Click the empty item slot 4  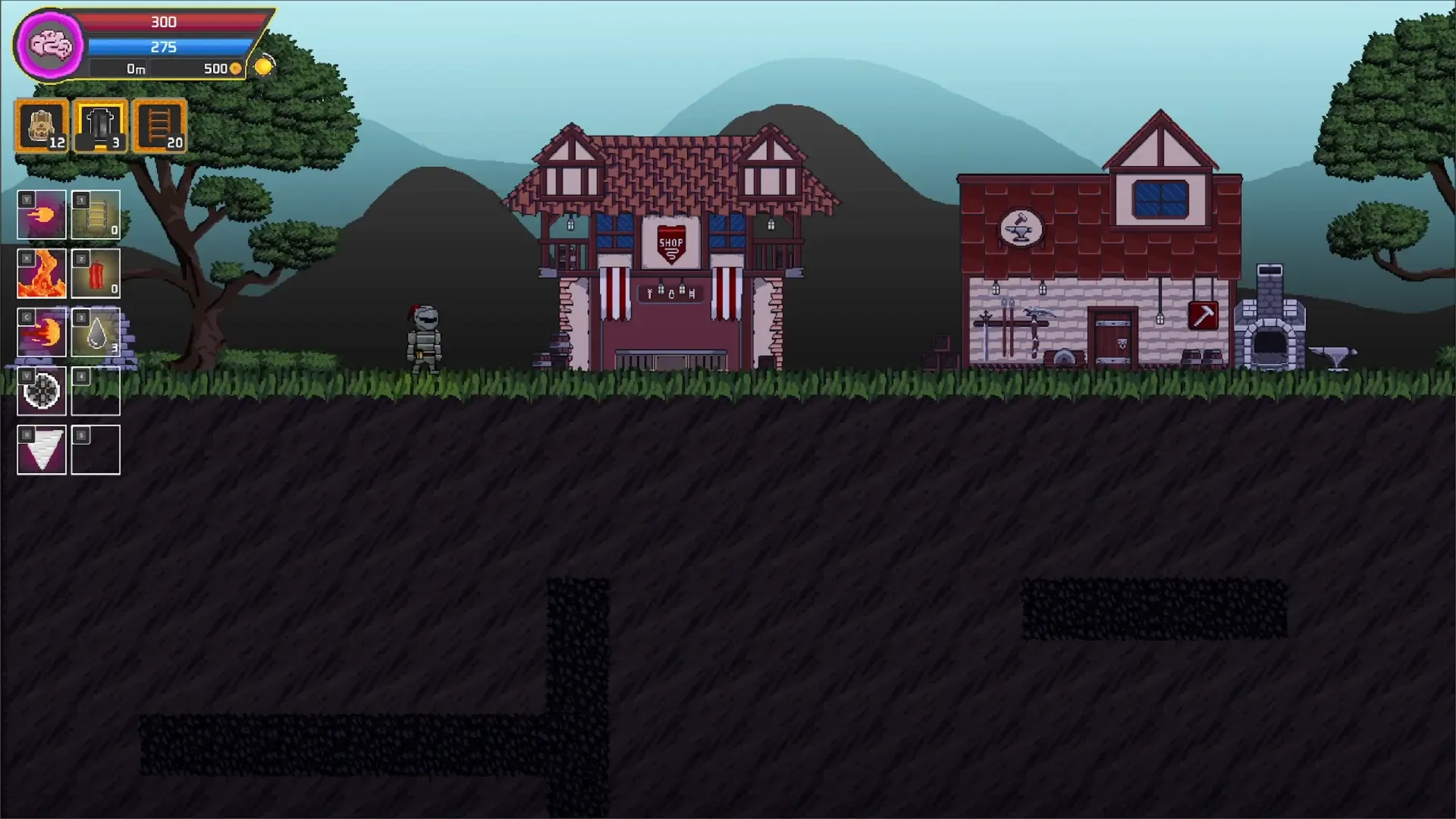pyautogui.click(x=96, y=391)
